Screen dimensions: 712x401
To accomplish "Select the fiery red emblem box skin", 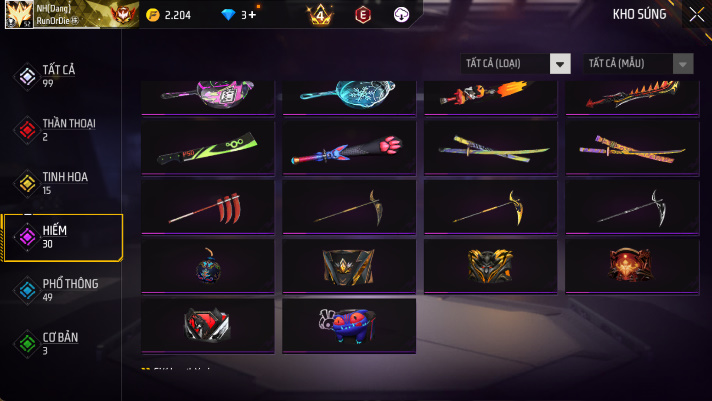I will coord(630,266).
